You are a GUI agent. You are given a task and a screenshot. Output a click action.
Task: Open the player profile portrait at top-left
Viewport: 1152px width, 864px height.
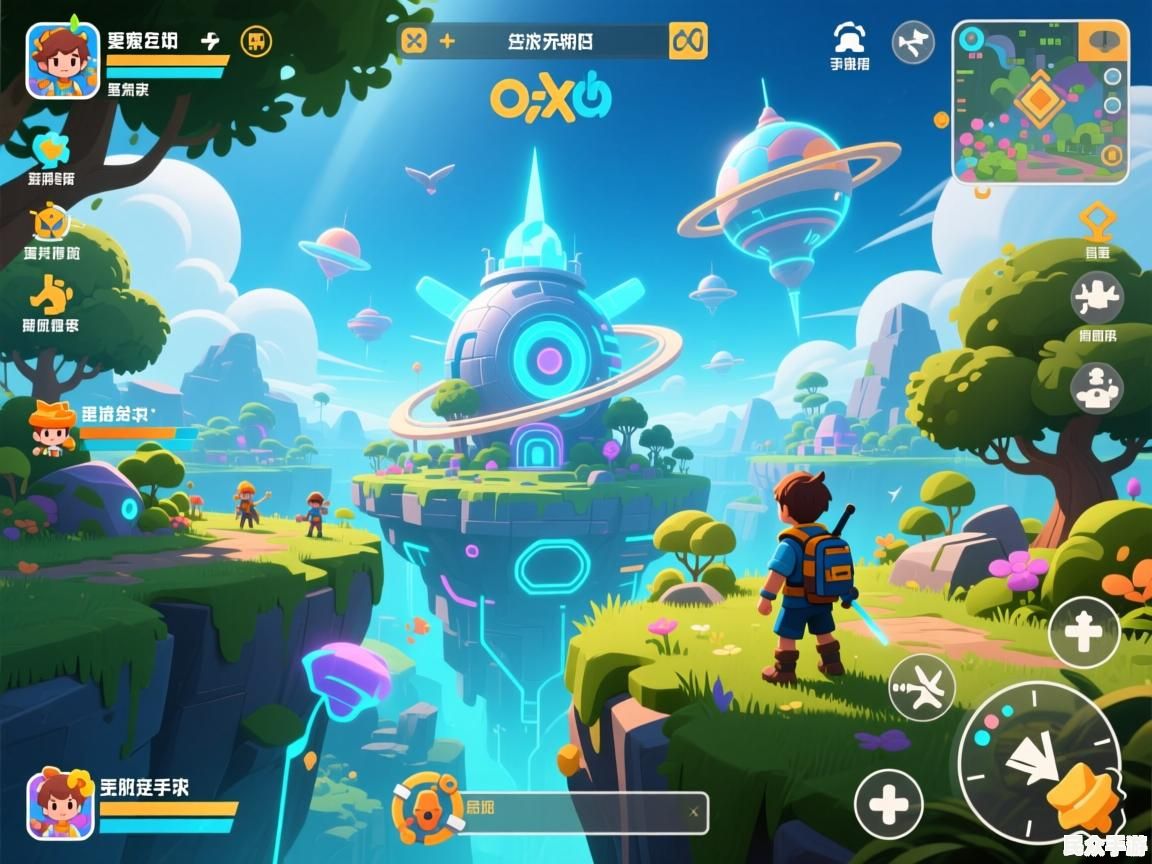pyautogui.click(x=63, y=60)
